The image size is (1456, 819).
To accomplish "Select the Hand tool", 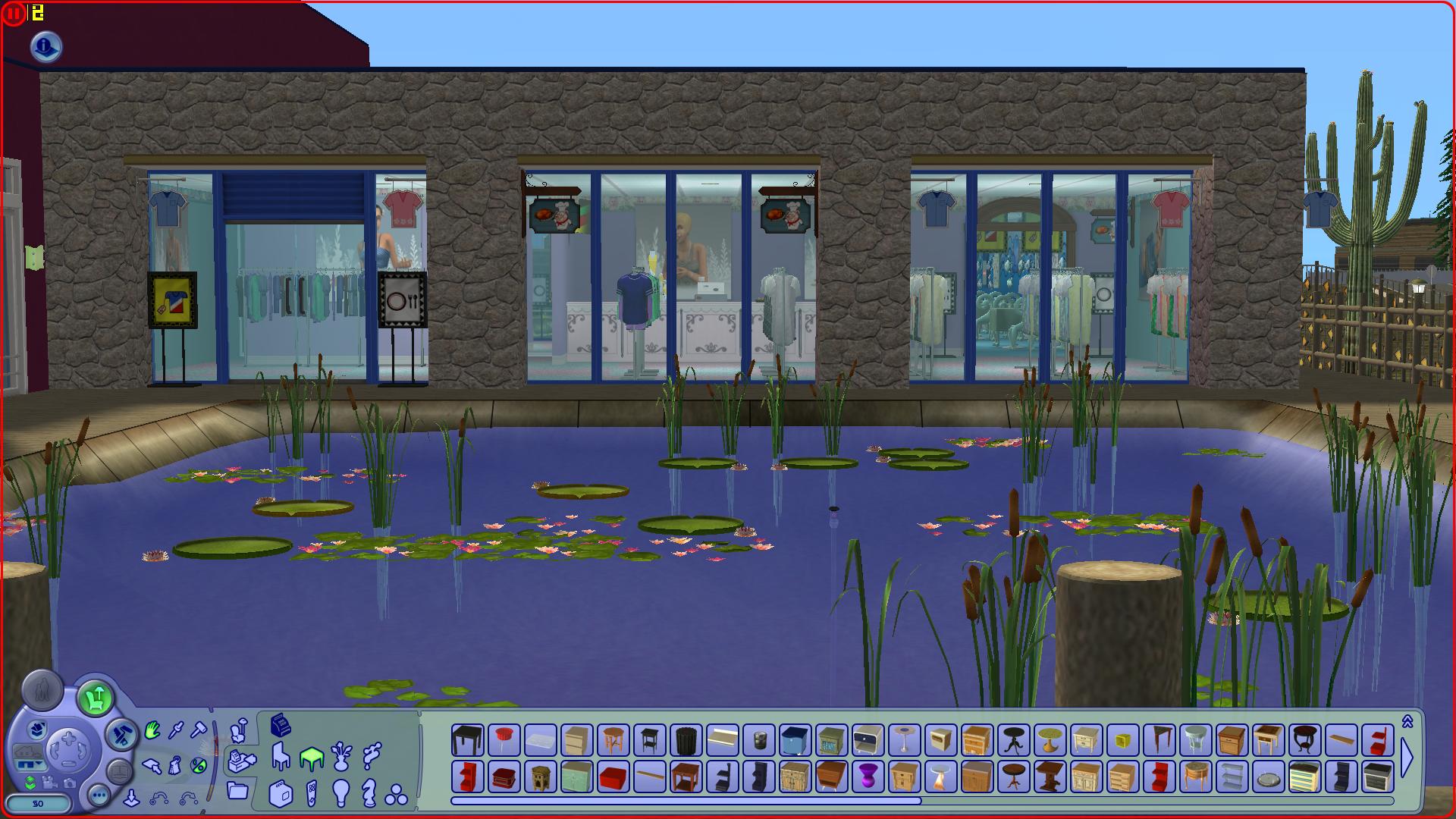I will 152,730.
